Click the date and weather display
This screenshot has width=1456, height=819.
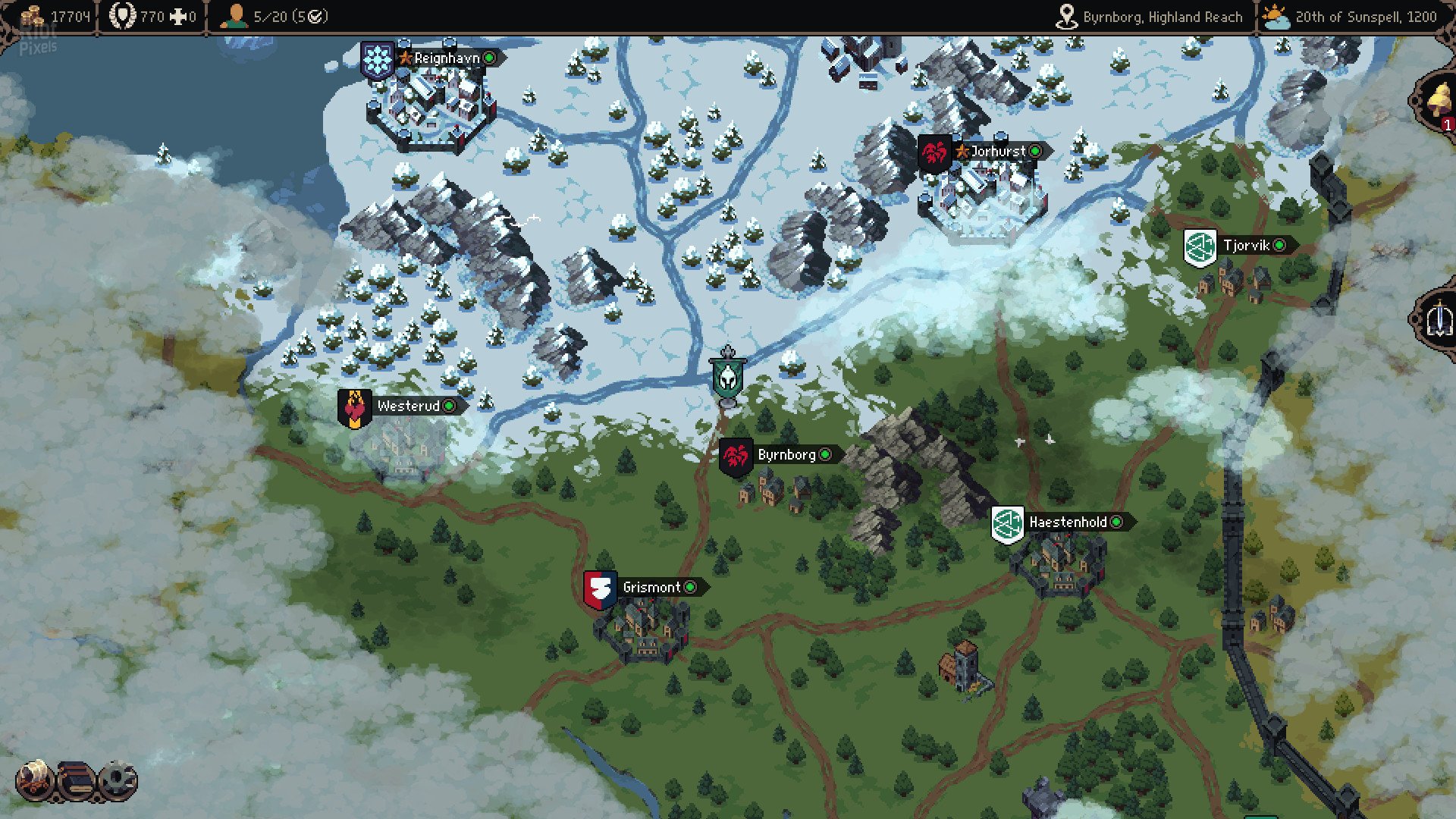(1351, 17)
